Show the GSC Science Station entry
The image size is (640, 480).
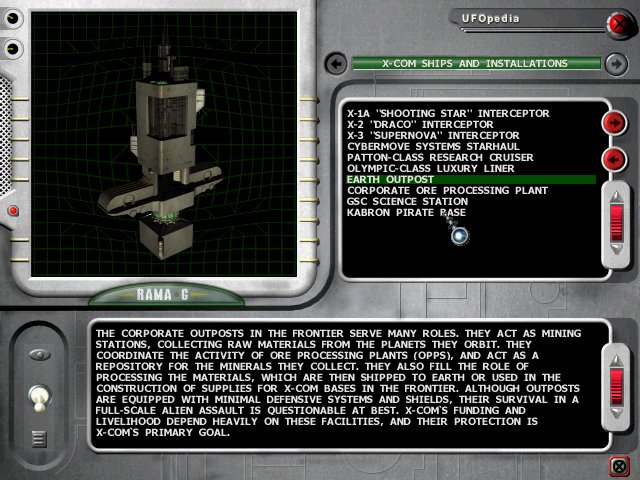[405, 201]
